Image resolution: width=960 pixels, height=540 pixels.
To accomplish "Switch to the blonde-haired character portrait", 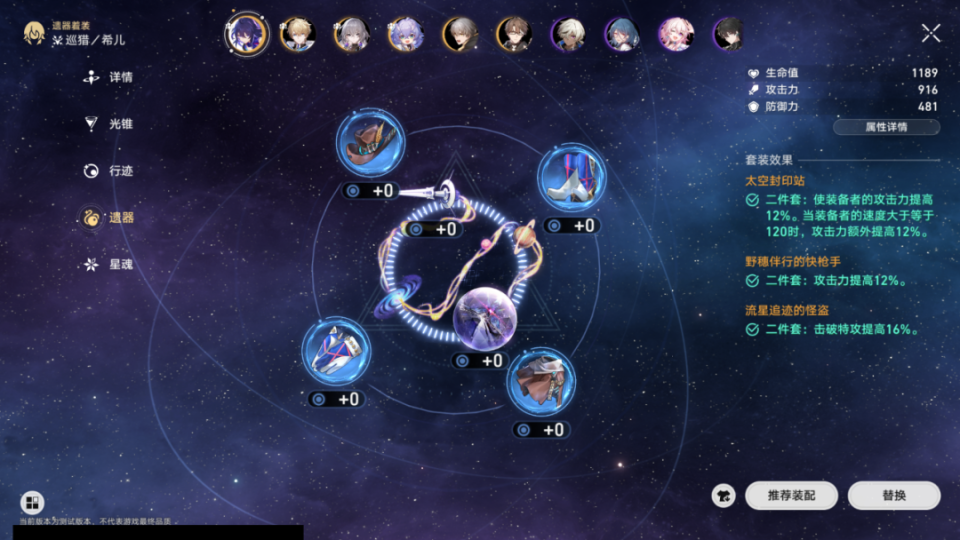I will pos(298,34).
